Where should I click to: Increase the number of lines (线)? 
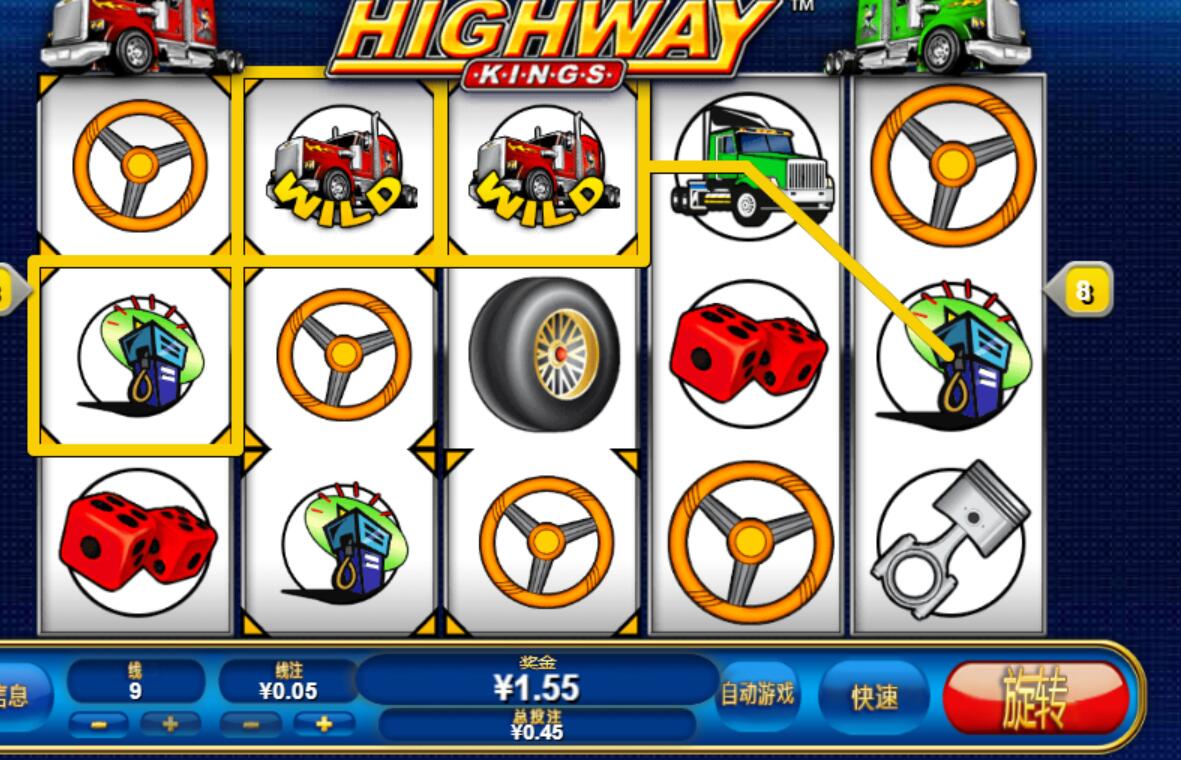(x=169, y=723)
